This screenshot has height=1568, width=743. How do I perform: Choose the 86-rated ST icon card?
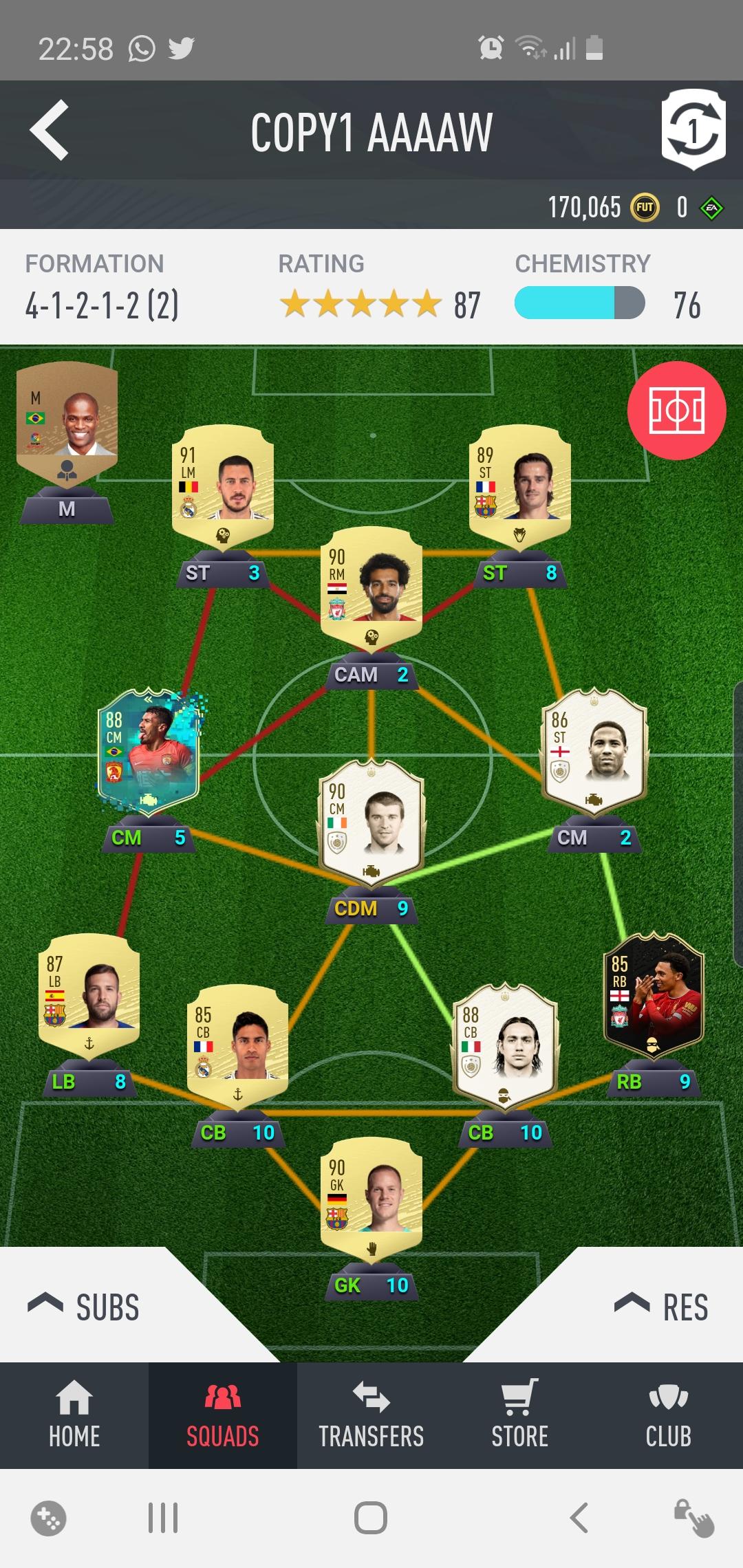(594, 751)
